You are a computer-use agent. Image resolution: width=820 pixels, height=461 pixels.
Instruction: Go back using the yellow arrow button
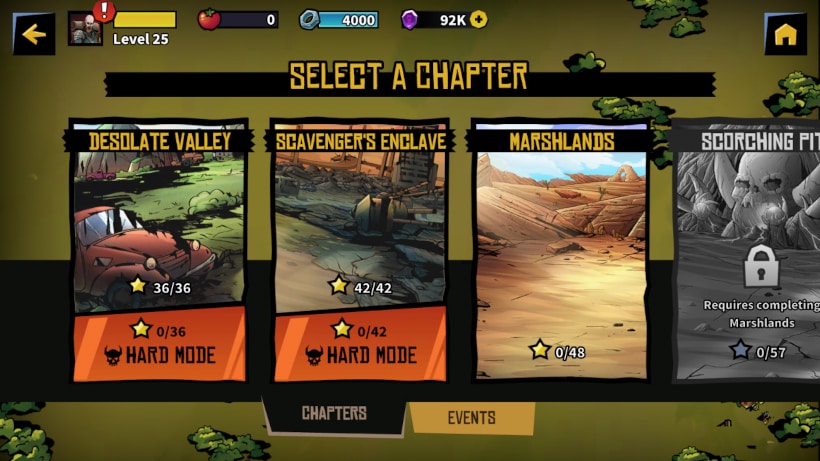point(34,34)
